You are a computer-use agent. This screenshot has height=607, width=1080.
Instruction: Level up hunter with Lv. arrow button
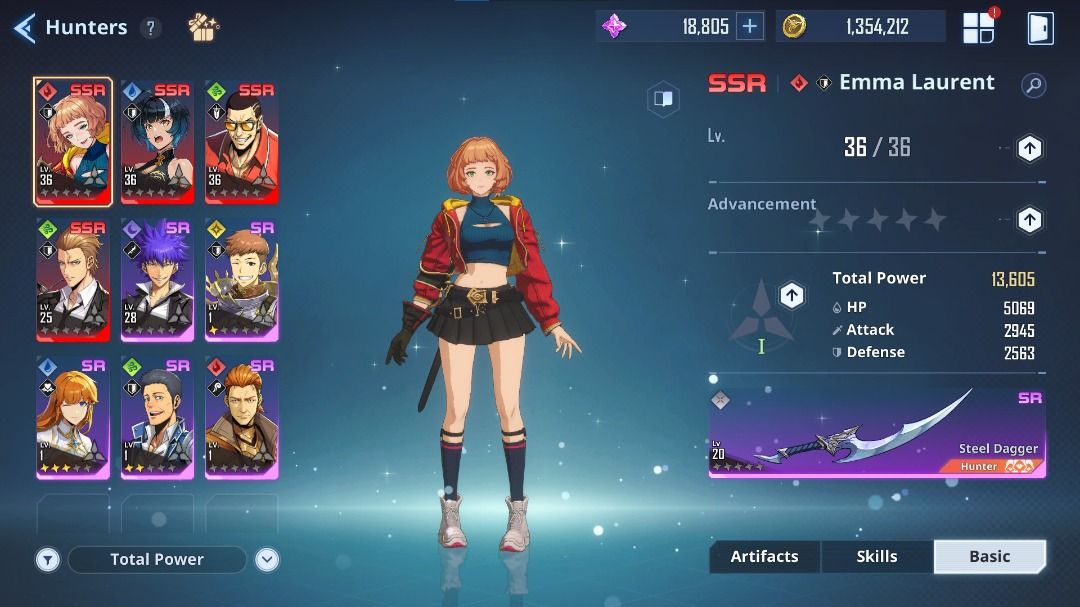1029,149
